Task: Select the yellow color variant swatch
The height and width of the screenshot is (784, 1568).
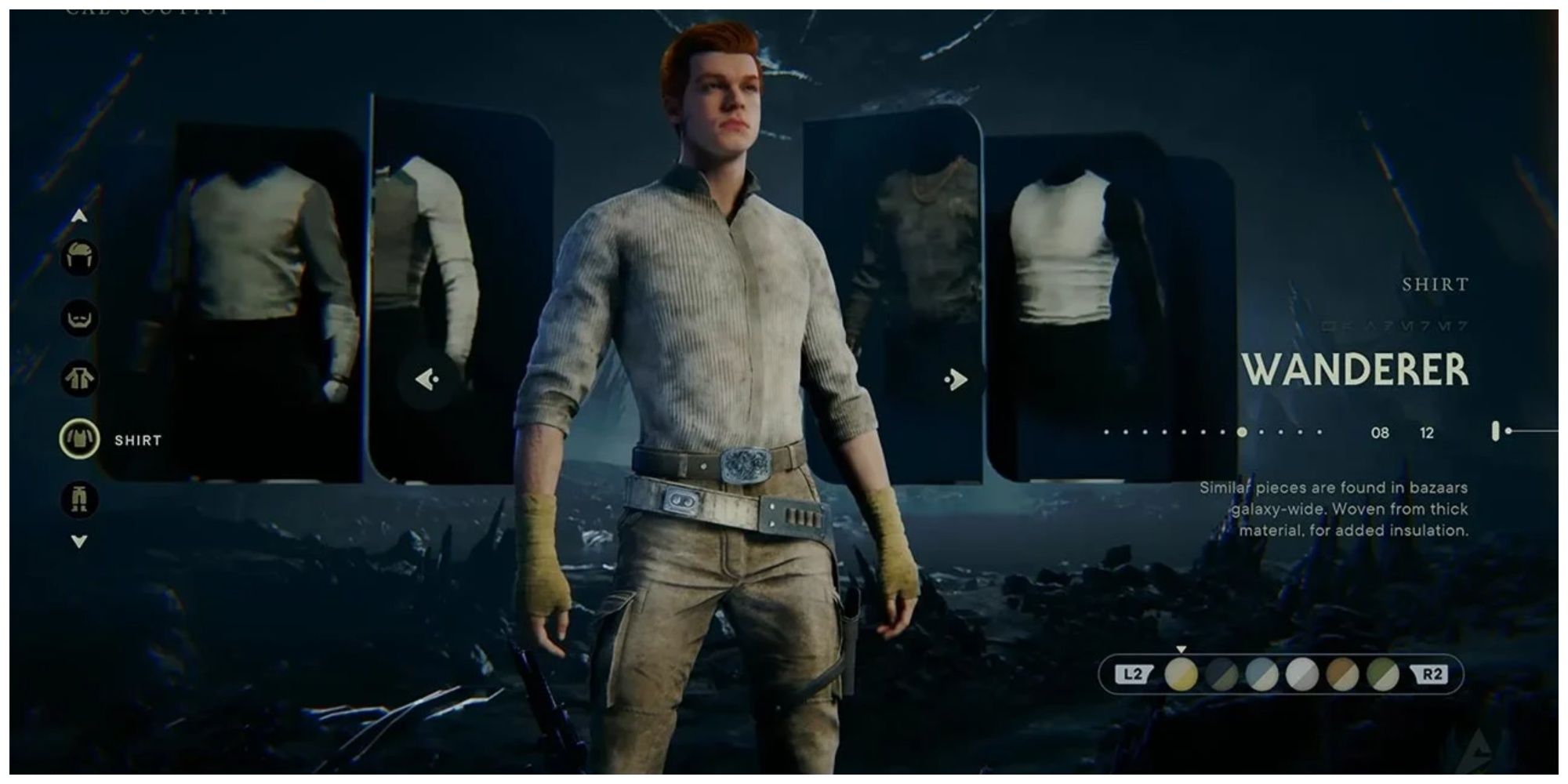Action: tap(1181, 673)
